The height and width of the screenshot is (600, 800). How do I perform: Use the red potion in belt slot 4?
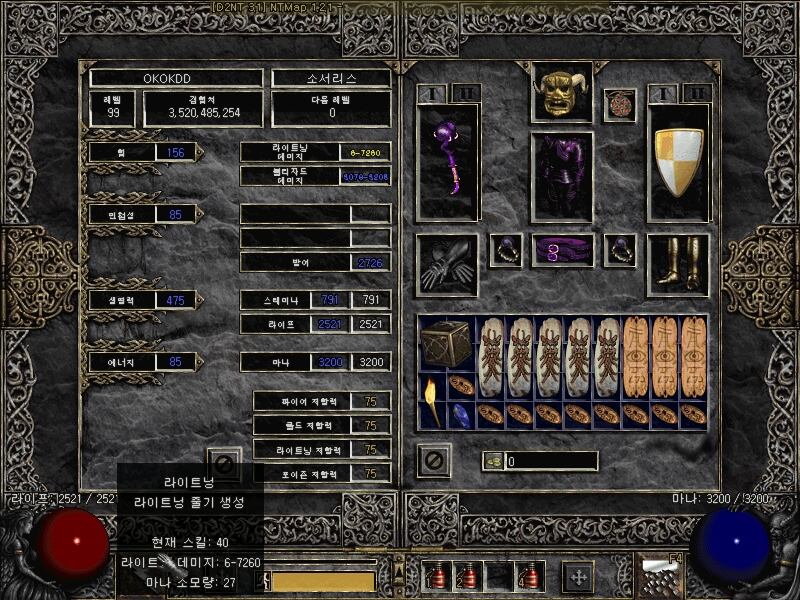click(x=530, y=576)
